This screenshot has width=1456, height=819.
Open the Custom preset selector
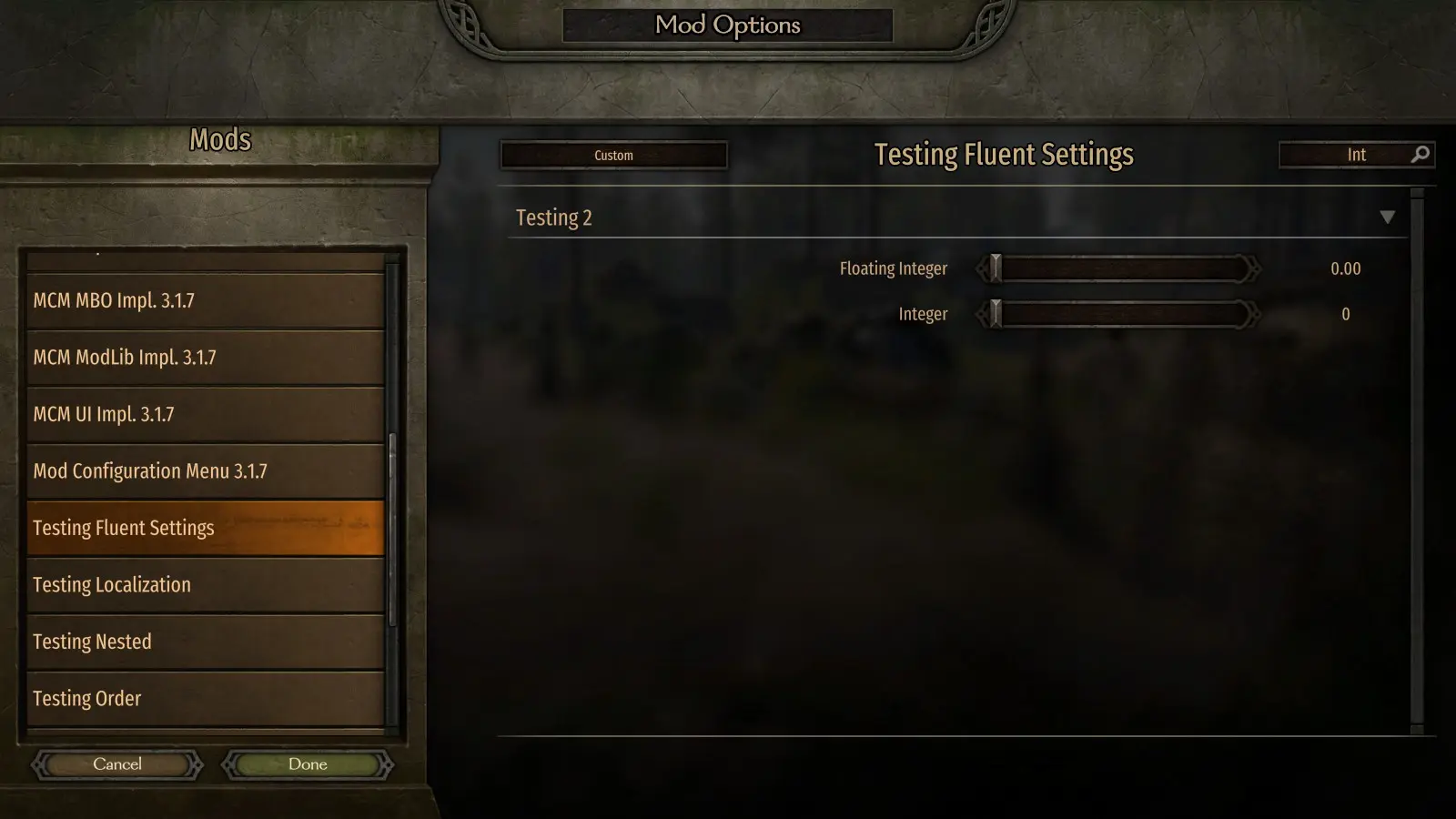coord(613,155)
